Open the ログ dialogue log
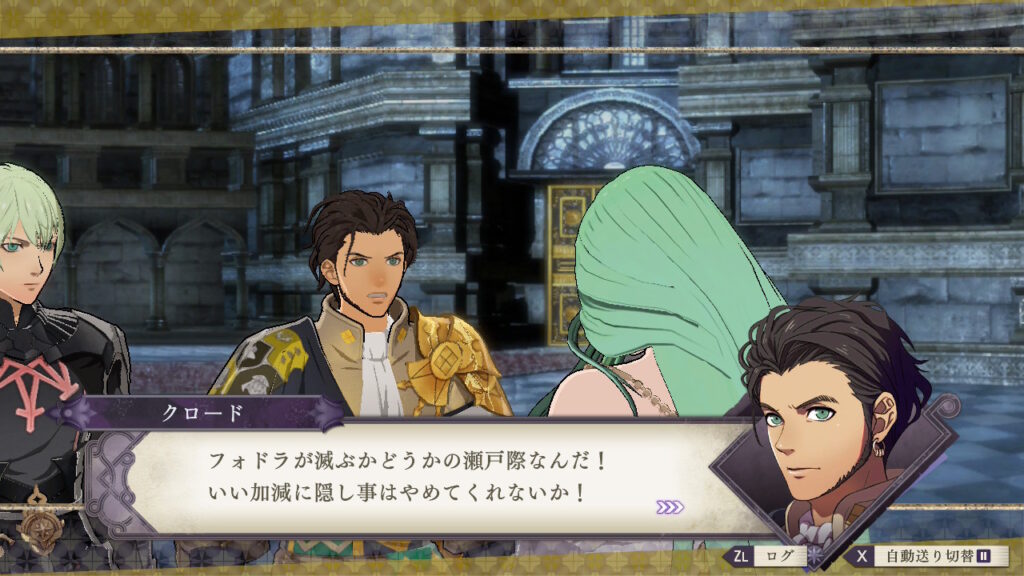Image resolution: width=1024 pixels, height=576 pixels. (768, 555)
